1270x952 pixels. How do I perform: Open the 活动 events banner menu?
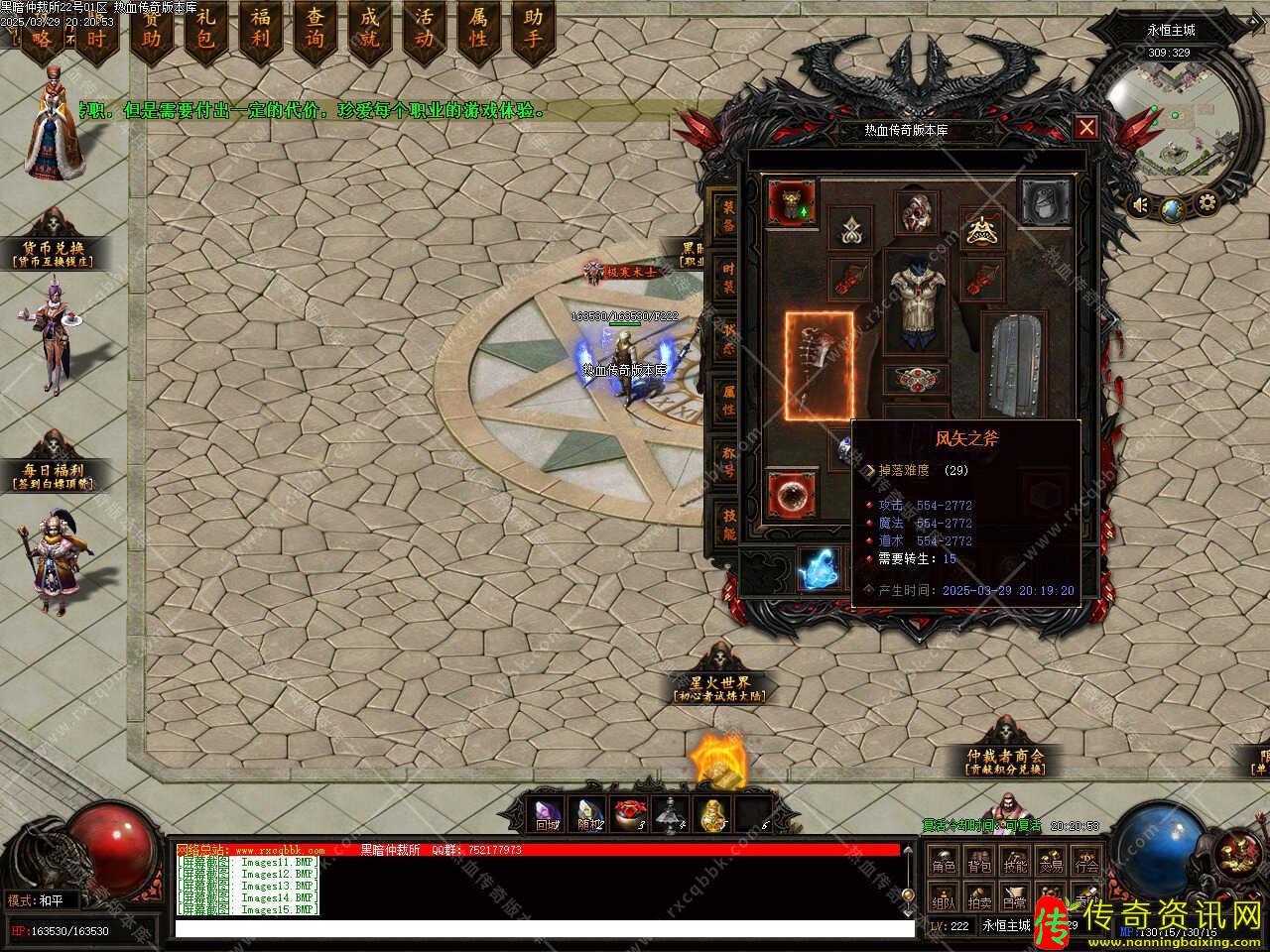click(425, 30)
